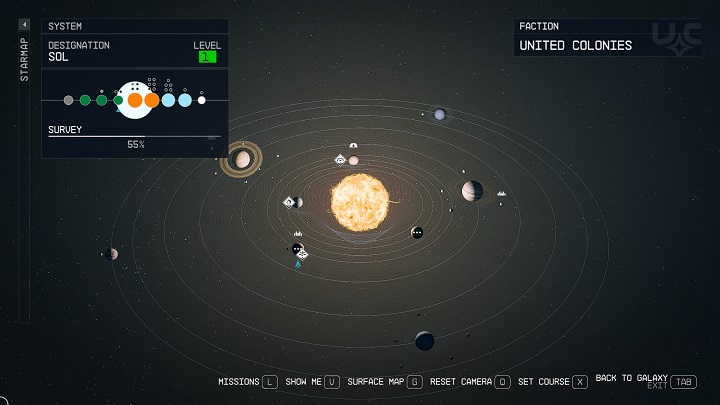Select the grey planet in the system bar

tap(68, 100)
